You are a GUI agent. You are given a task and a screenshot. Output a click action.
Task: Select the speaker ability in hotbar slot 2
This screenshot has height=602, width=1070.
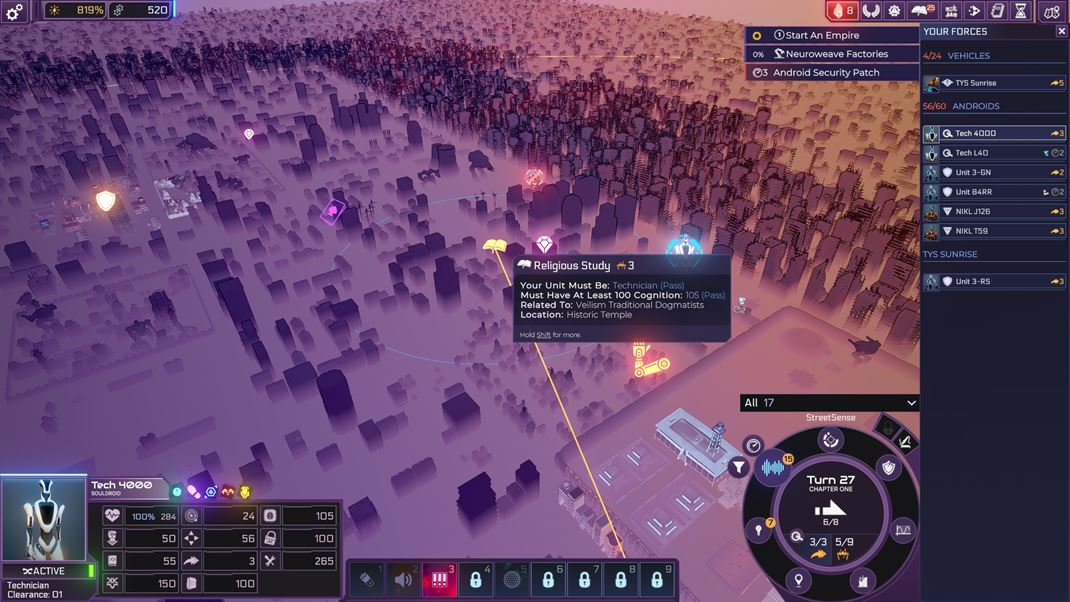coord(403,579)
